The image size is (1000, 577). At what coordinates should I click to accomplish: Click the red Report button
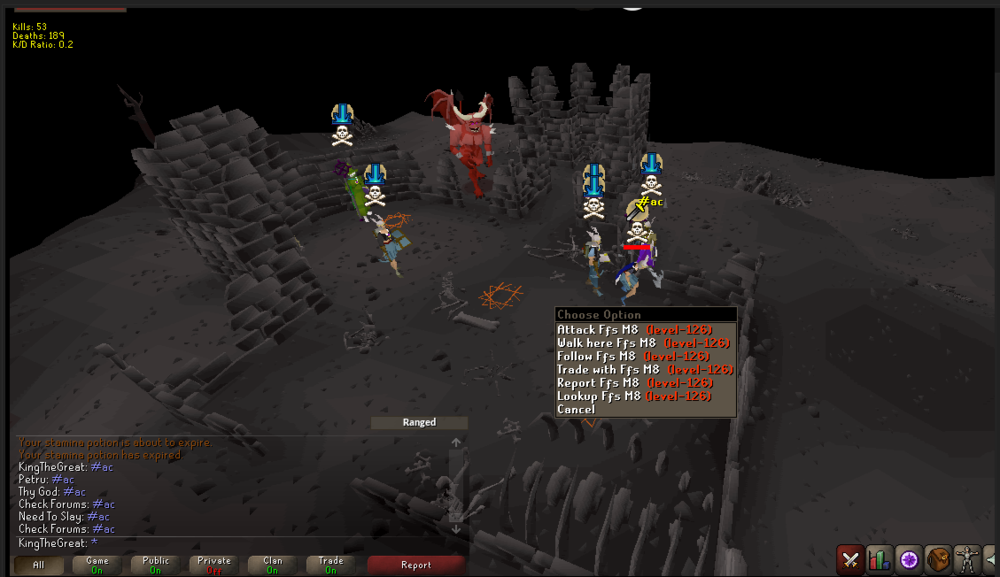point(416,565)
